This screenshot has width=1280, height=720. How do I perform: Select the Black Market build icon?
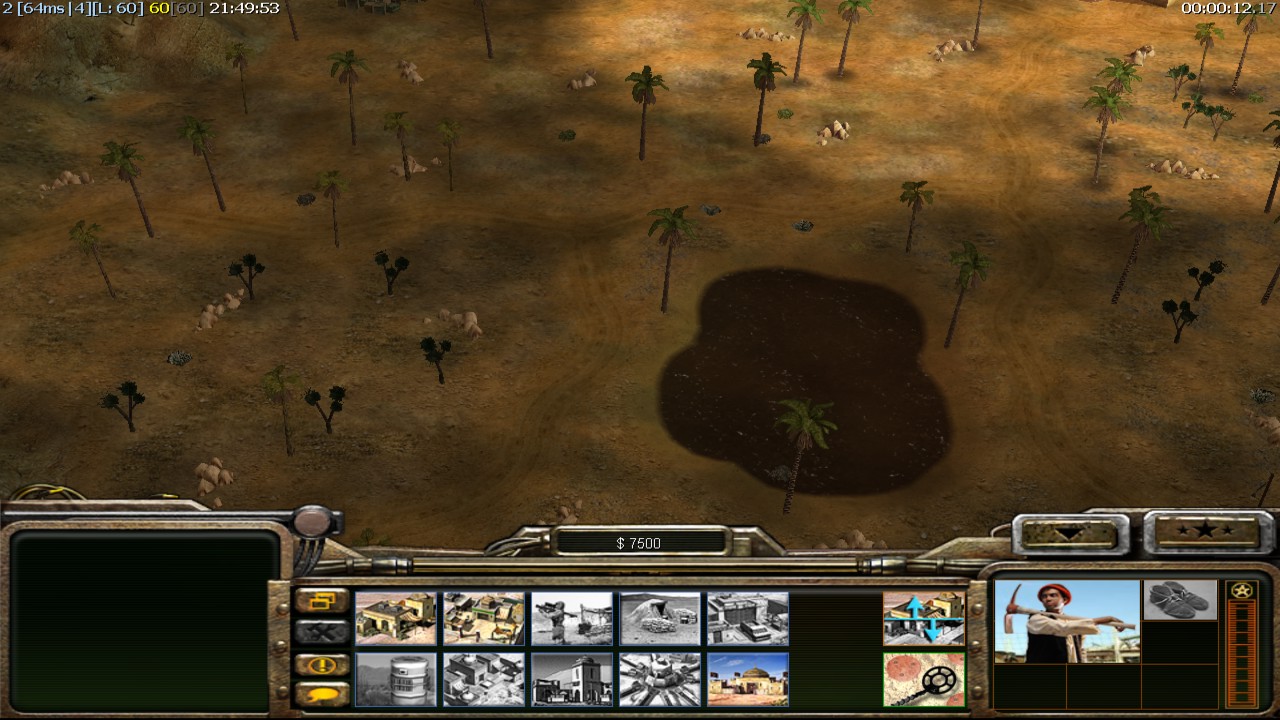572,679
